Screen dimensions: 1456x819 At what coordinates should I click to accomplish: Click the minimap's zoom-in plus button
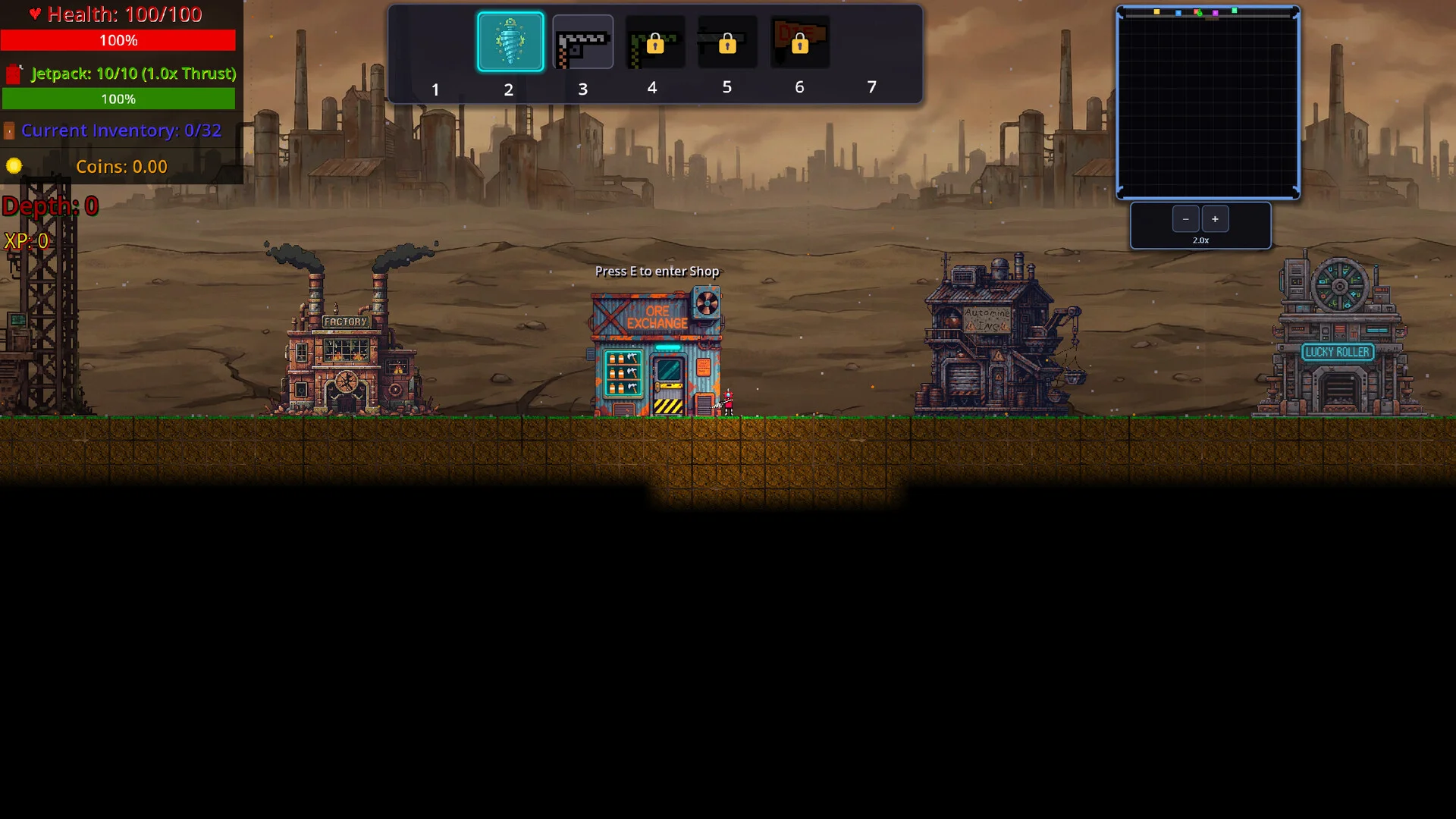pyautogui.click(x=1215, y=219)
